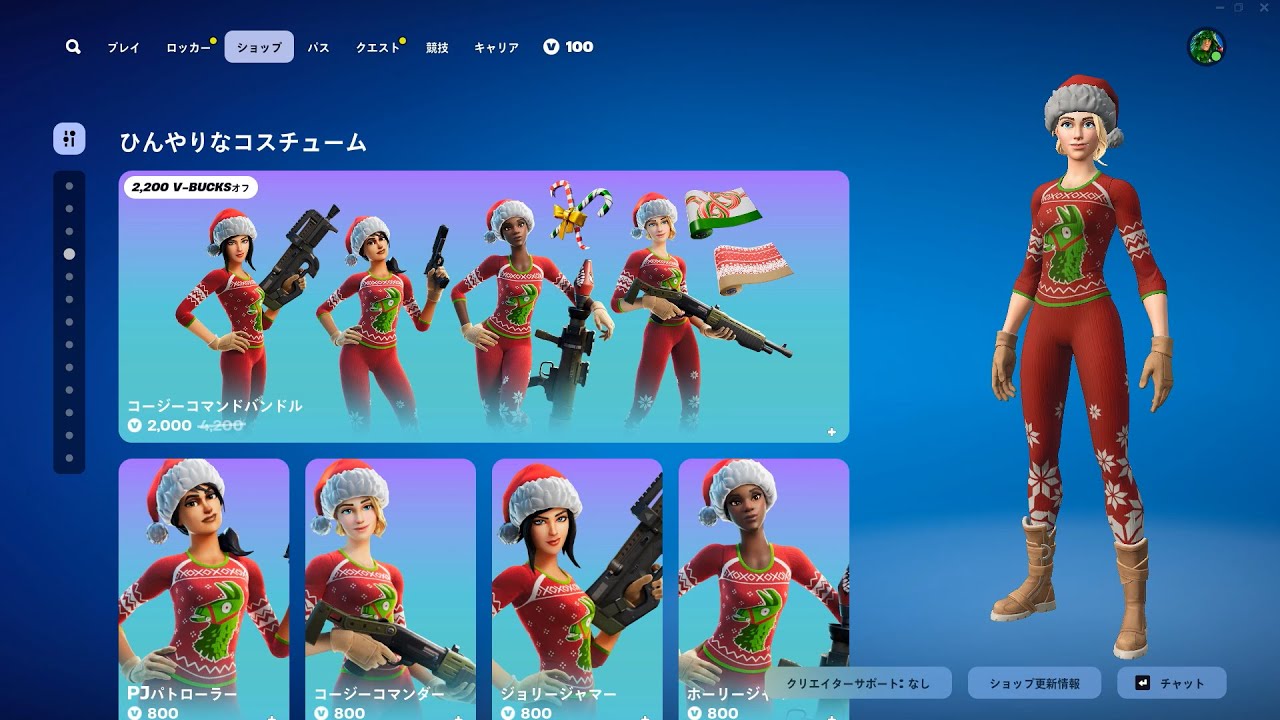Screen dimensions: 1280x720
Task: Choose the コージーコマンダー outfit tile
Action: click(x=390, y=589)
